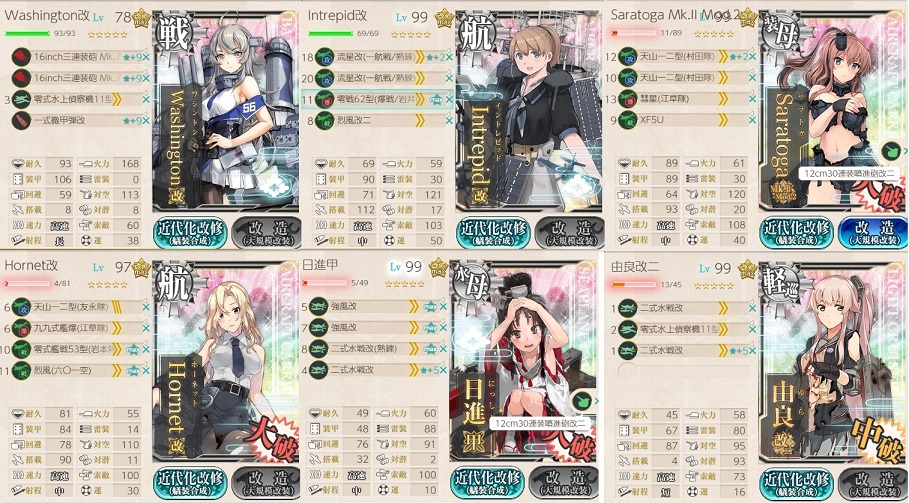Select 日進甲's 近代化改修 button
Viewport: 909px width, 503px height.
(x=492, y=483)
